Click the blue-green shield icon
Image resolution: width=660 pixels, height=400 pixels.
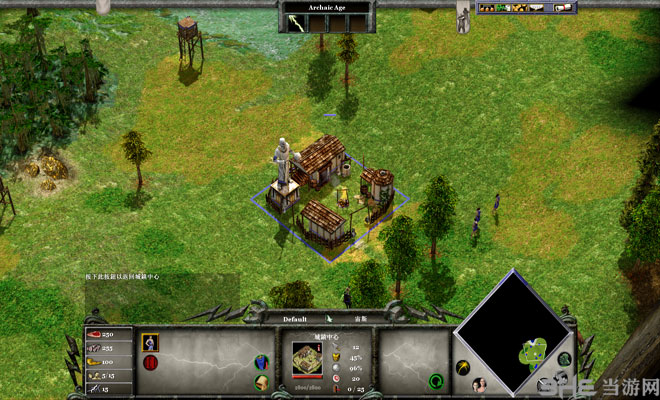click(262, 363)
